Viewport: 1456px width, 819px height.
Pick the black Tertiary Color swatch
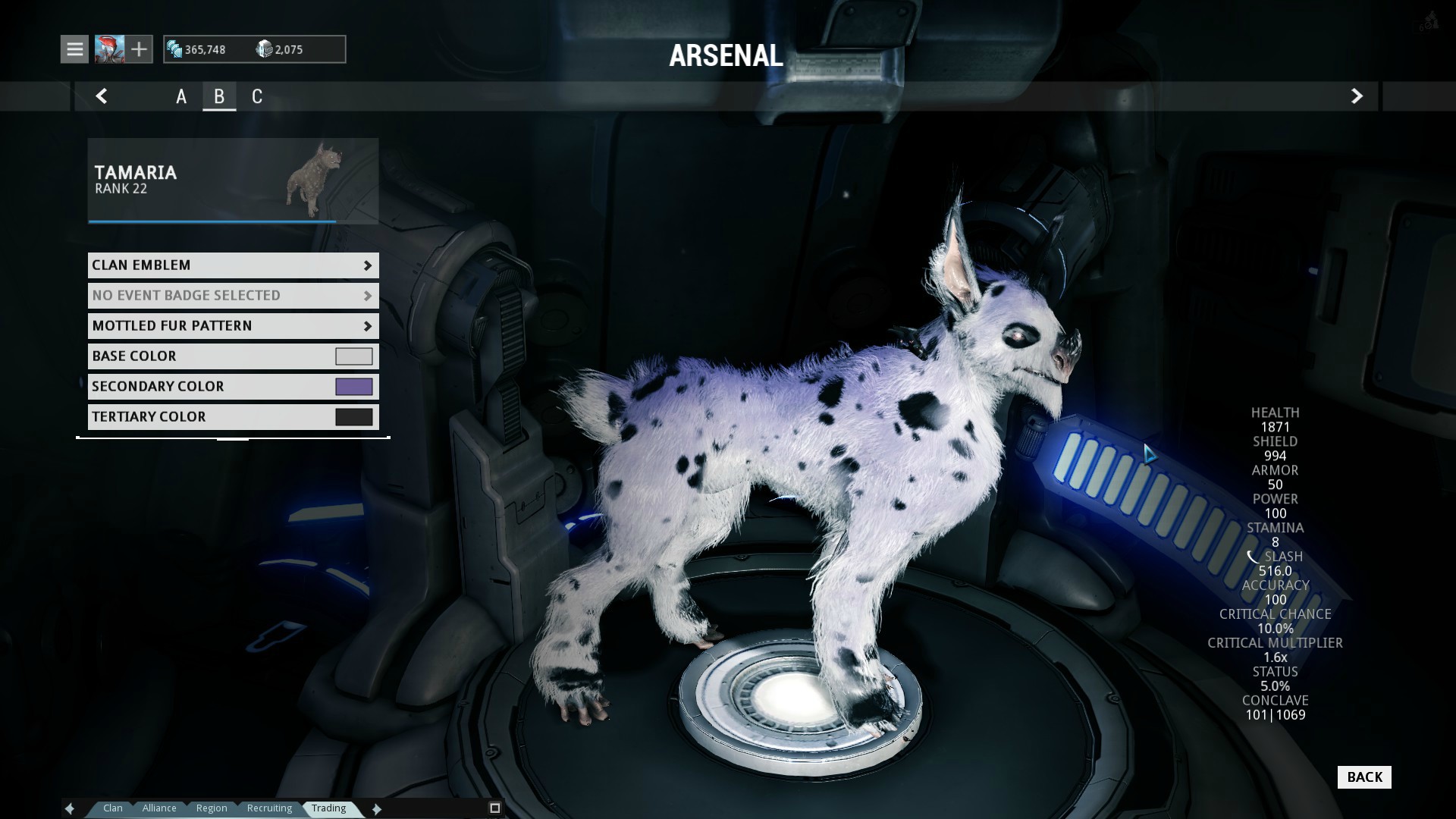click(353, 417)
